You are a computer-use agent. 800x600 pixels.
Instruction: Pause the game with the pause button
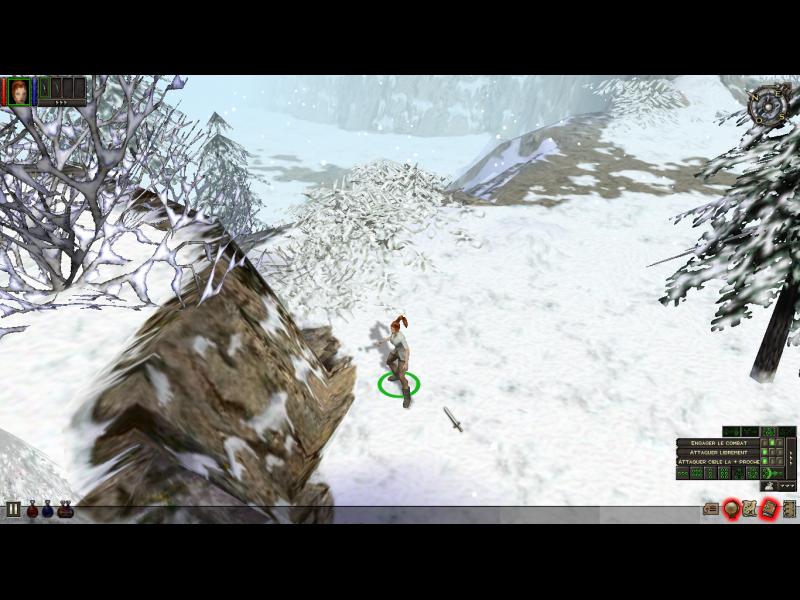[14, 510]
